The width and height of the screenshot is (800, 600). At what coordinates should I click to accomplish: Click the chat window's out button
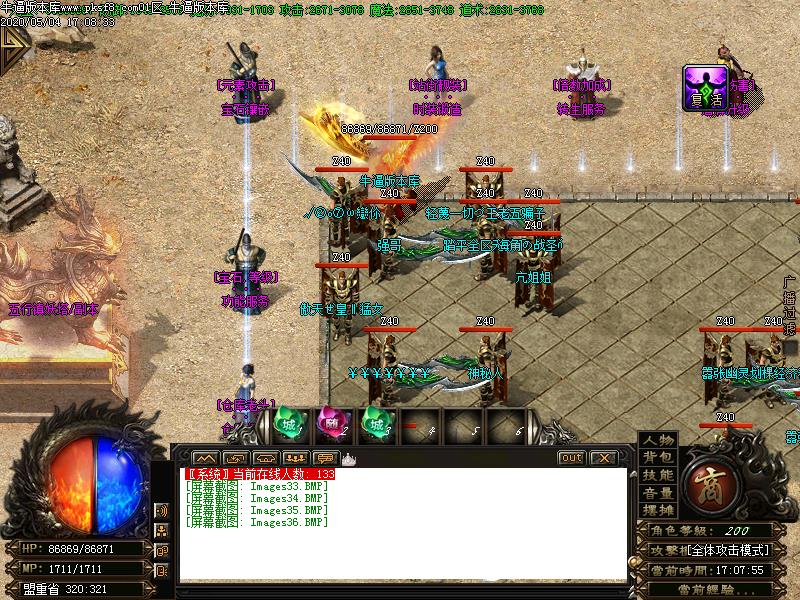571,458
